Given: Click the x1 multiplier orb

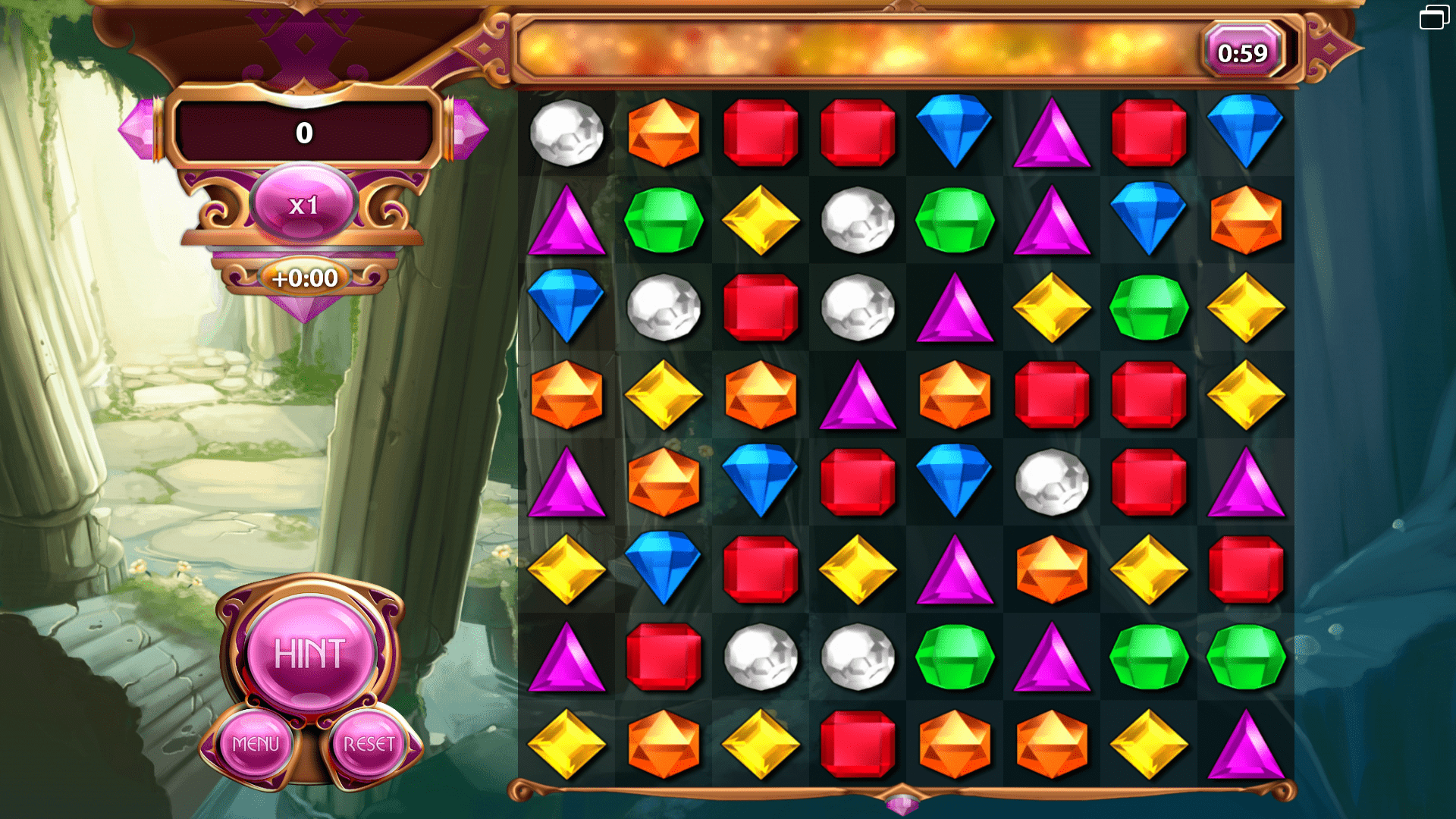Looking at the screenshot, I should pos(303,202).
